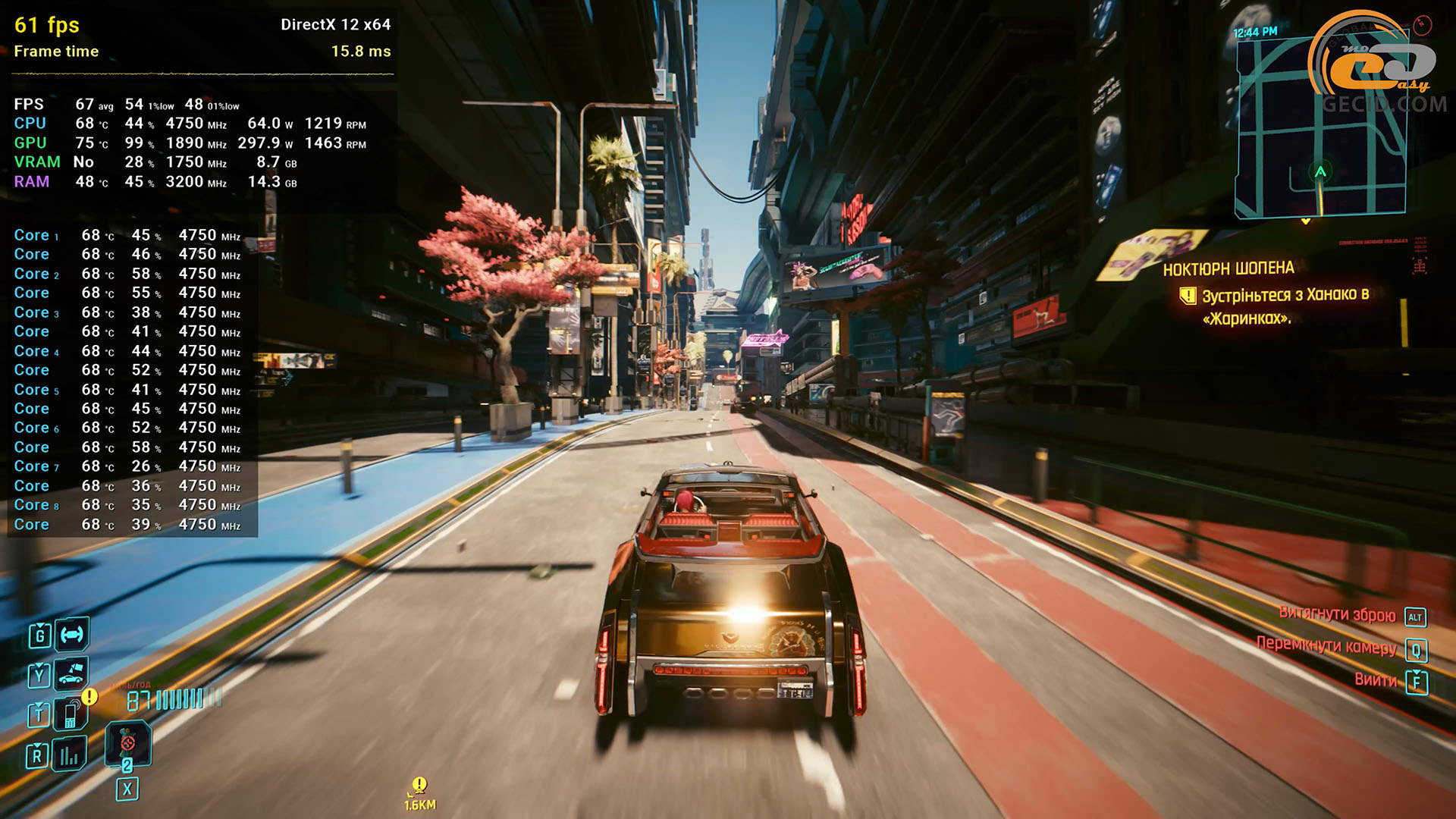Open the car and garage vehicle-call icon
The width and height of the screenshot is (1456, 819).
71,673
